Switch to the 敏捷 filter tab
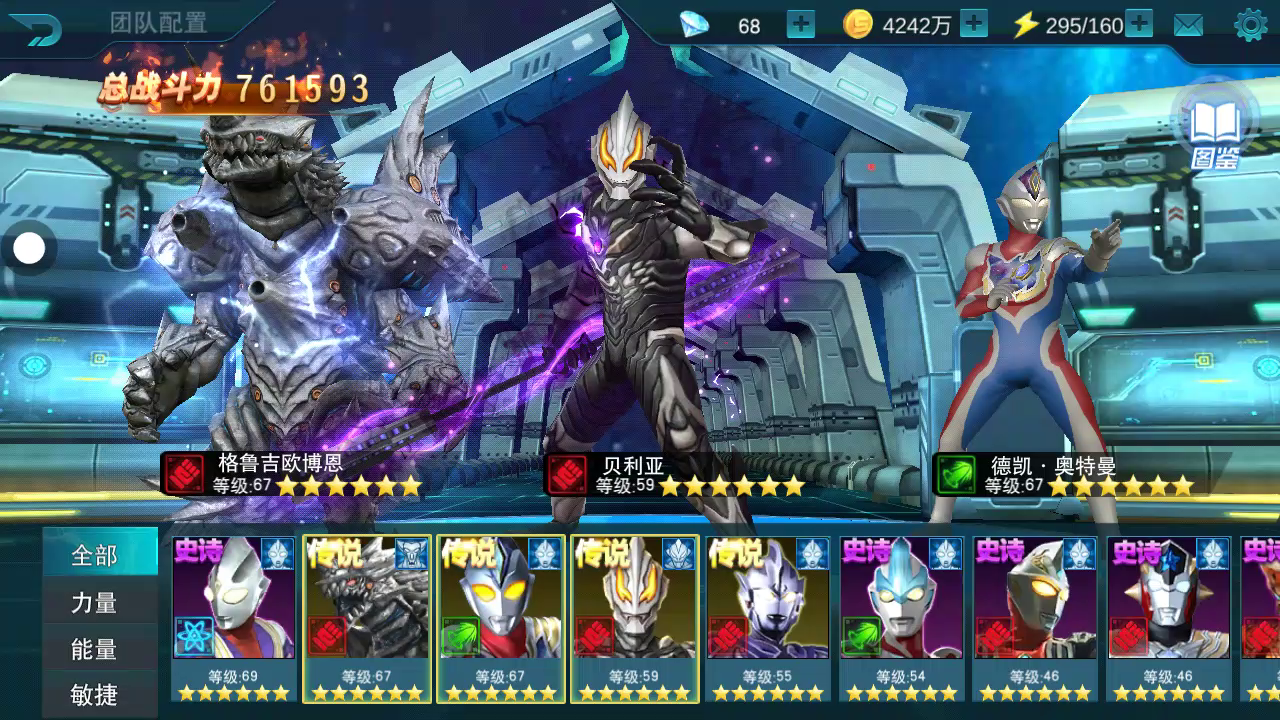 (x=96, y=694)
